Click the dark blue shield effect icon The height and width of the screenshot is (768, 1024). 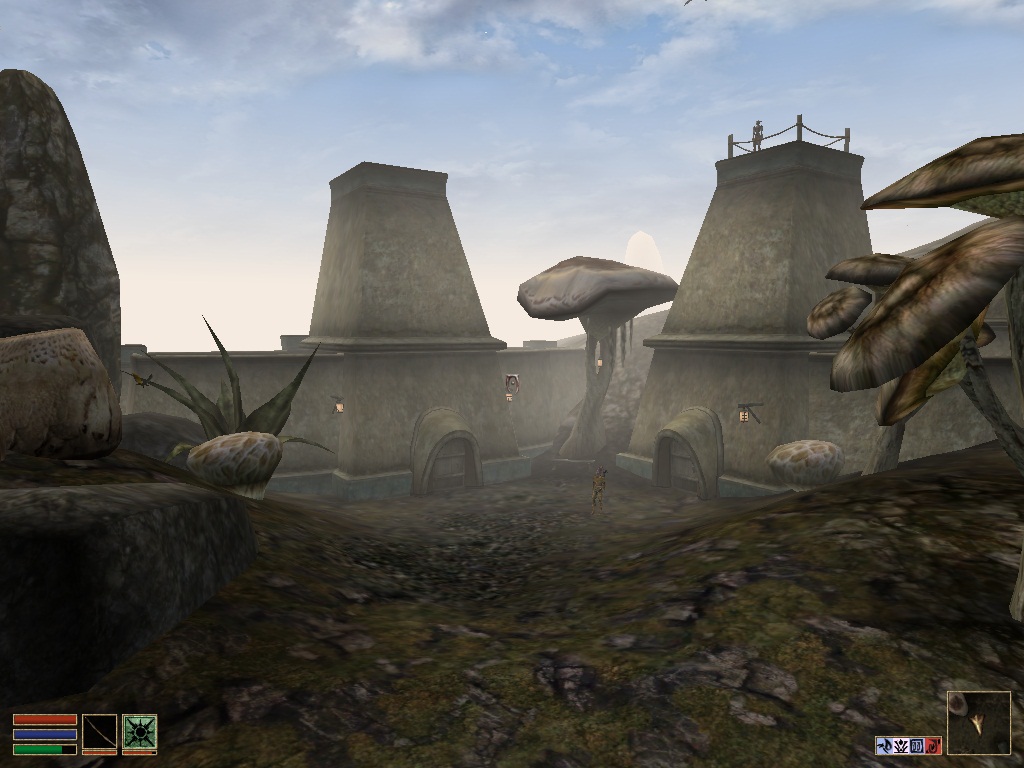coord(917,745)
